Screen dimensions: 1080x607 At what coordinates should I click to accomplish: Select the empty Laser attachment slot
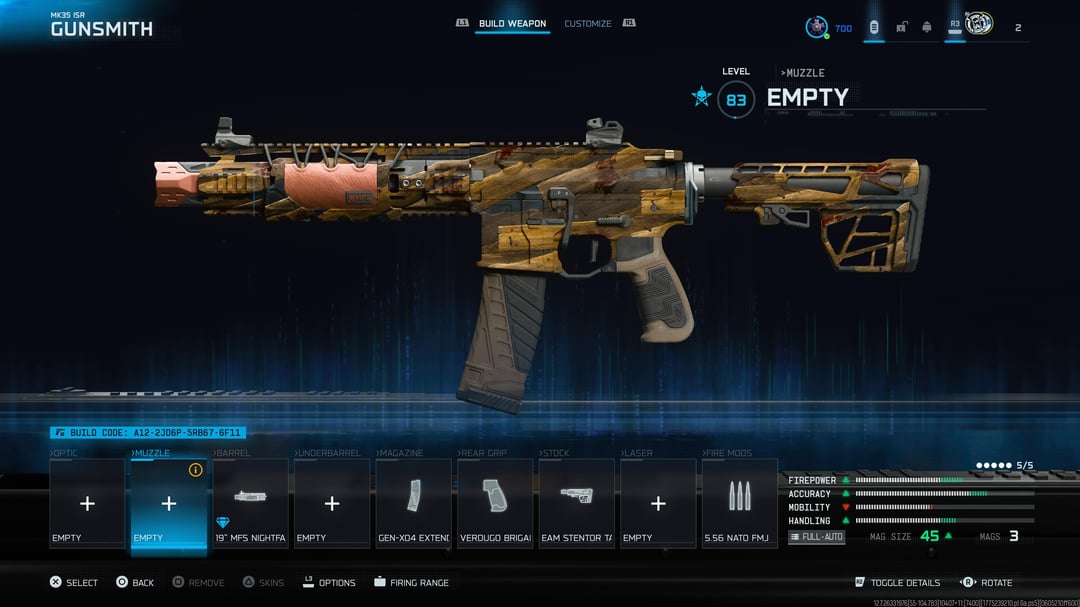point(658,503)
